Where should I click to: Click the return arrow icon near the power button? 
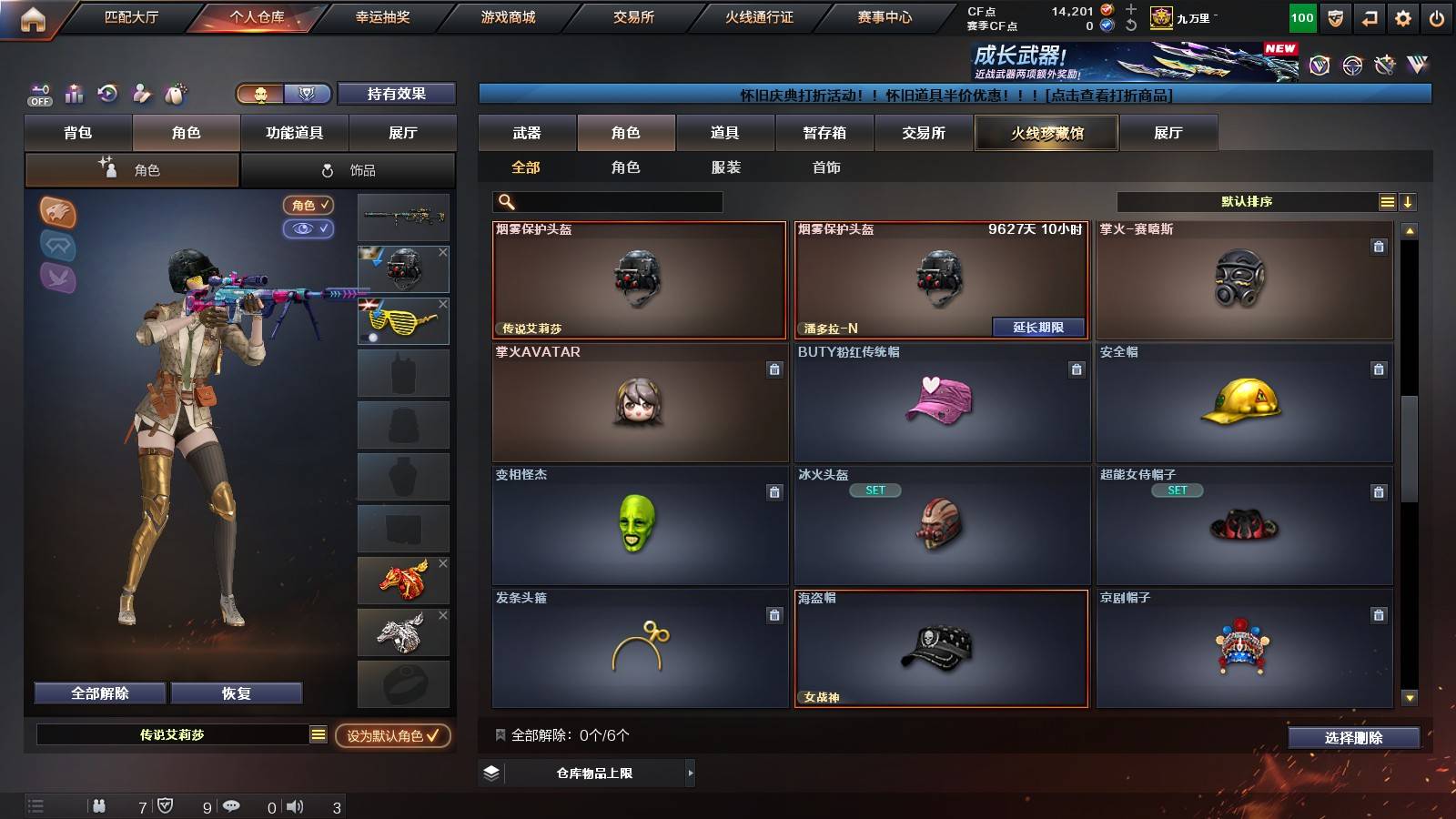tap(1369, 16)
